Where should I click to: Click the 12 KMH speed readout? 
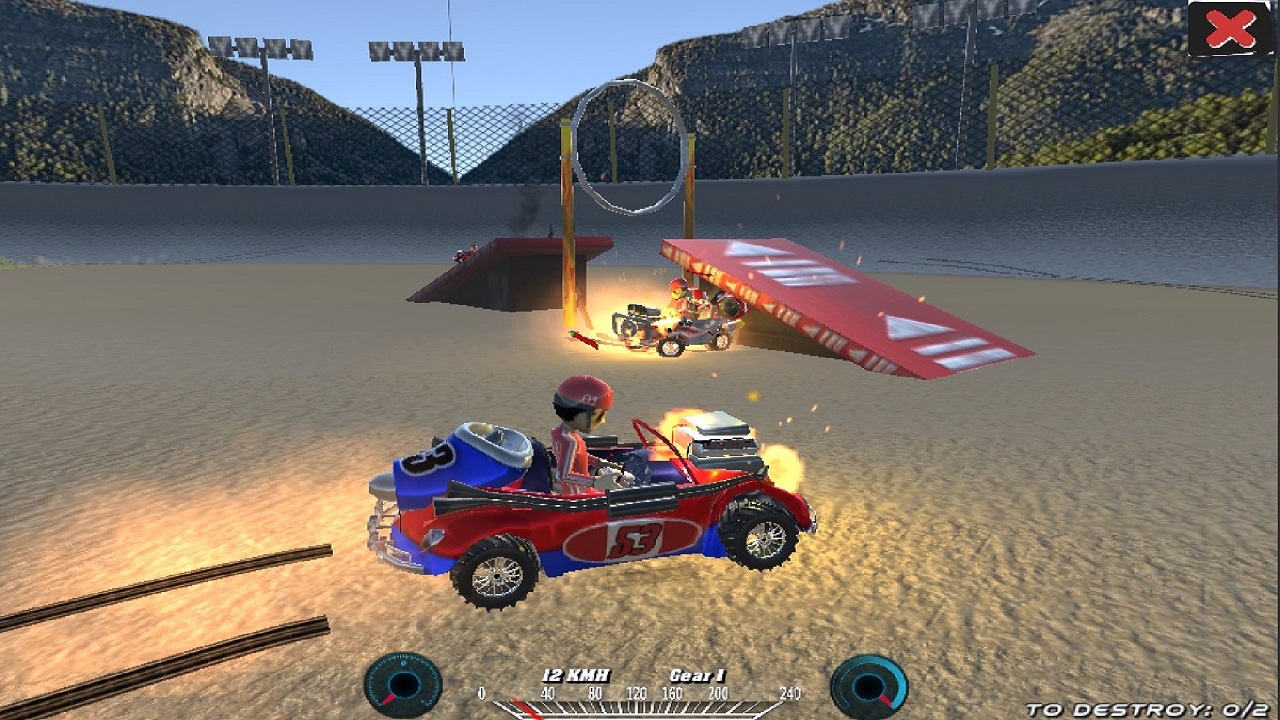[577, 674]
